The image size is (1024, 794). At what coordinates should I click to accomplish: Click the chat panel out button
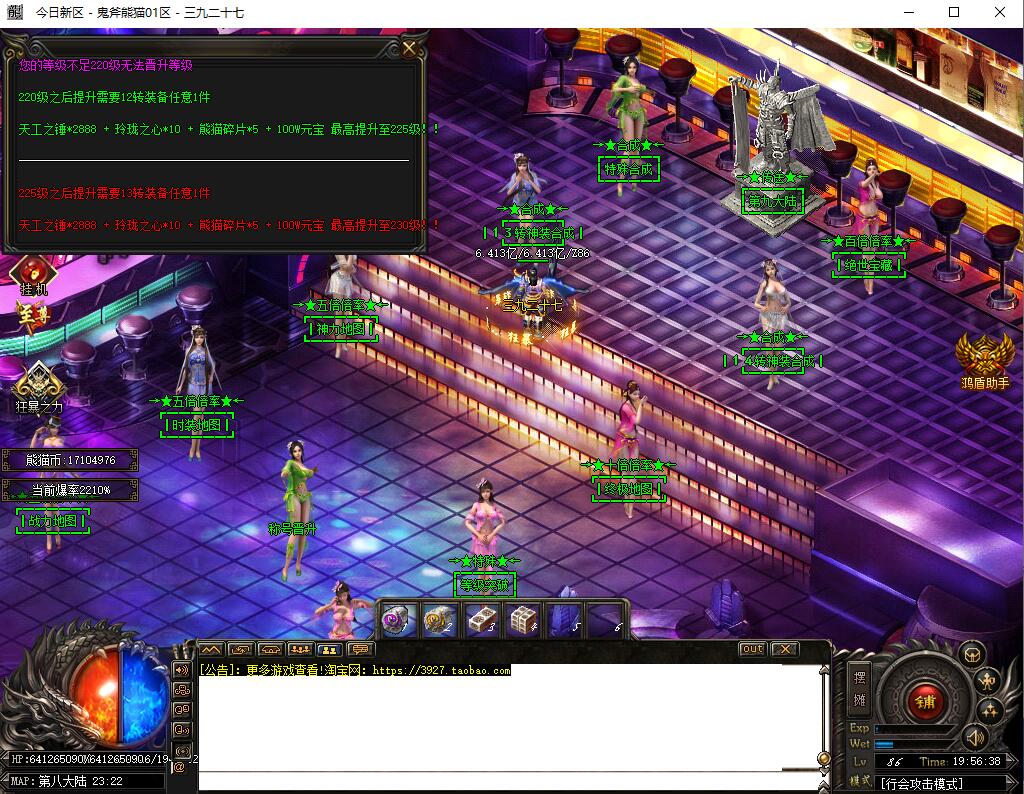[752, 649]
